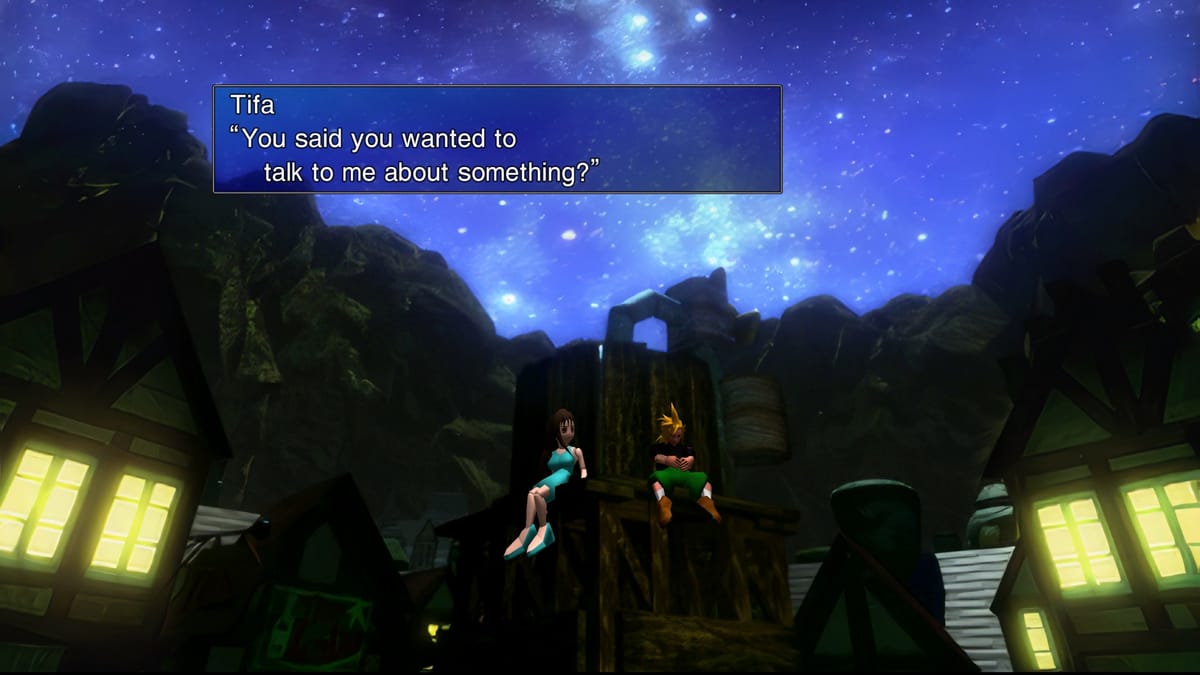Image resolution: width=1200 pixels, height=675 pixels.
Task: Click Tifa's dialogue box to continue
Action: click(497, 139)
